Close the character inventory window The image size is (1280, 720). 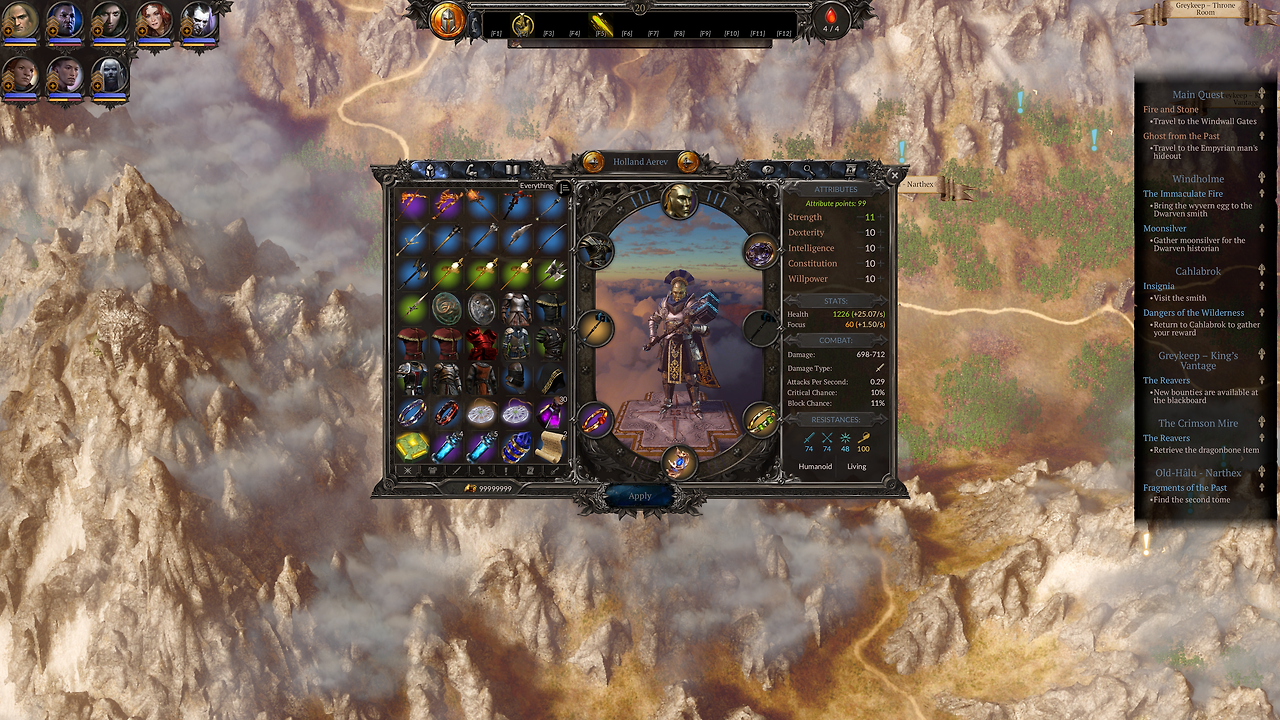(894, 174)
